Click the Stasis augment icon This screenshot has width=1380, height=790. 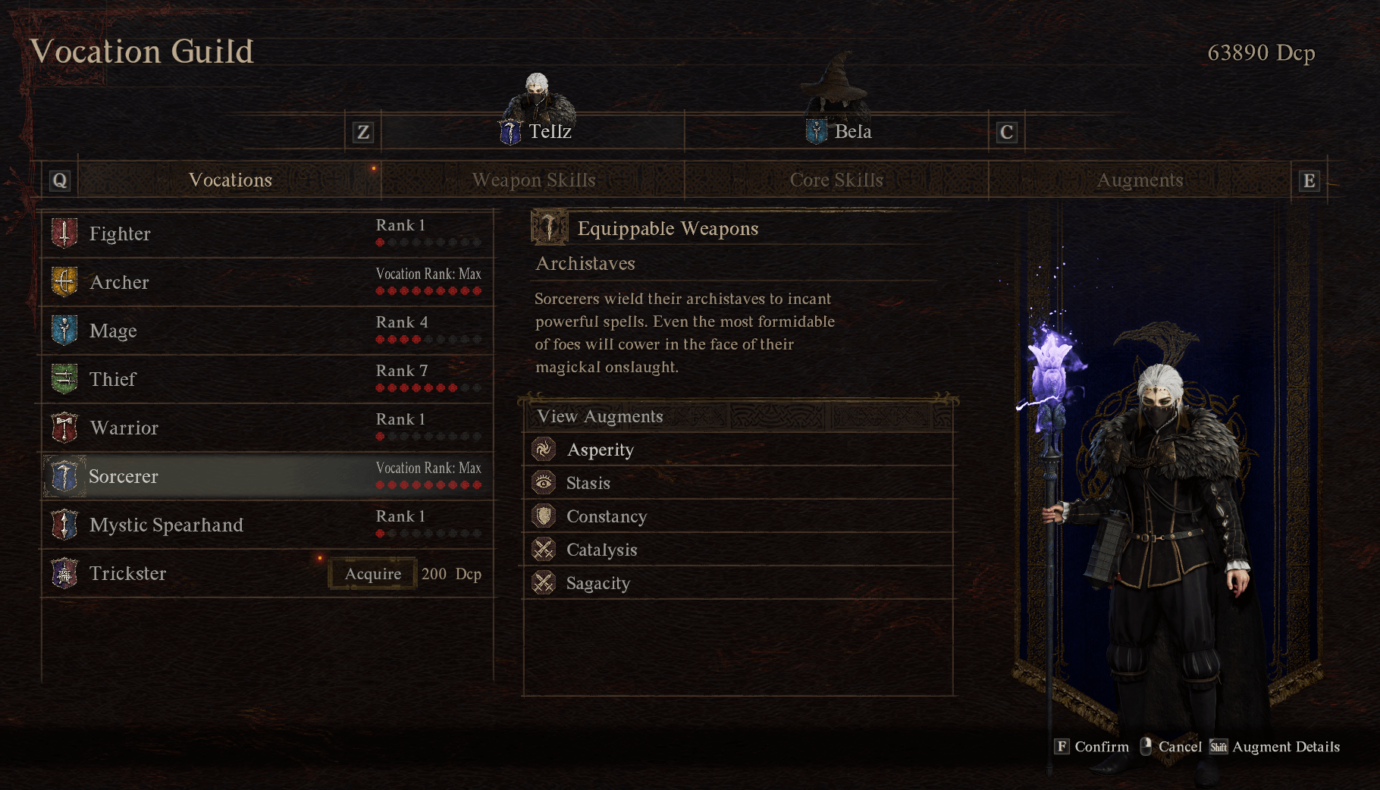click(x=543, y=483)
